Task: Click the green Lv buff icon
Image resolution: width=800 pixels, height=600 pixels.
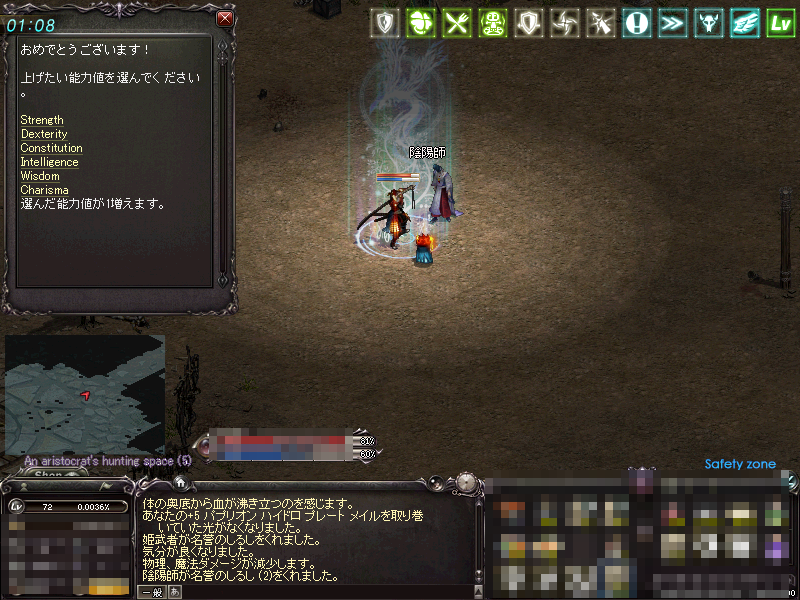Action: [x=780, y=23]
